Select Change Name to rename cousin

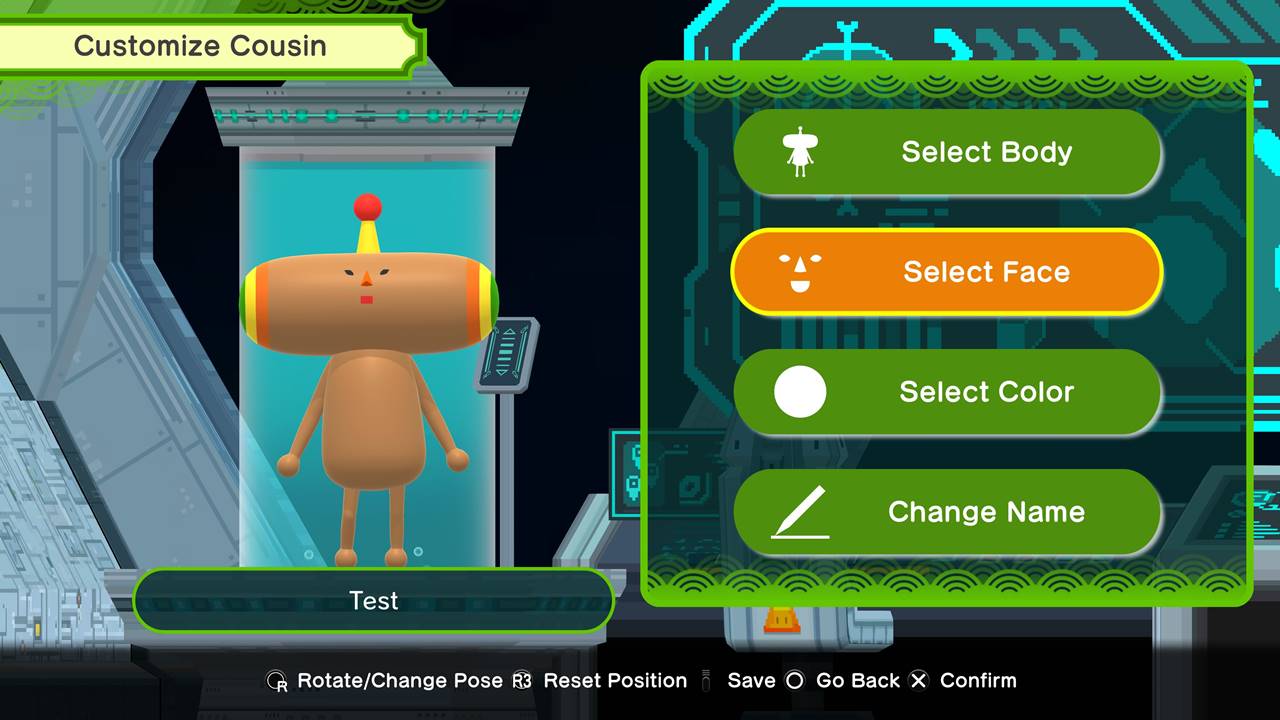coord(947,512)
